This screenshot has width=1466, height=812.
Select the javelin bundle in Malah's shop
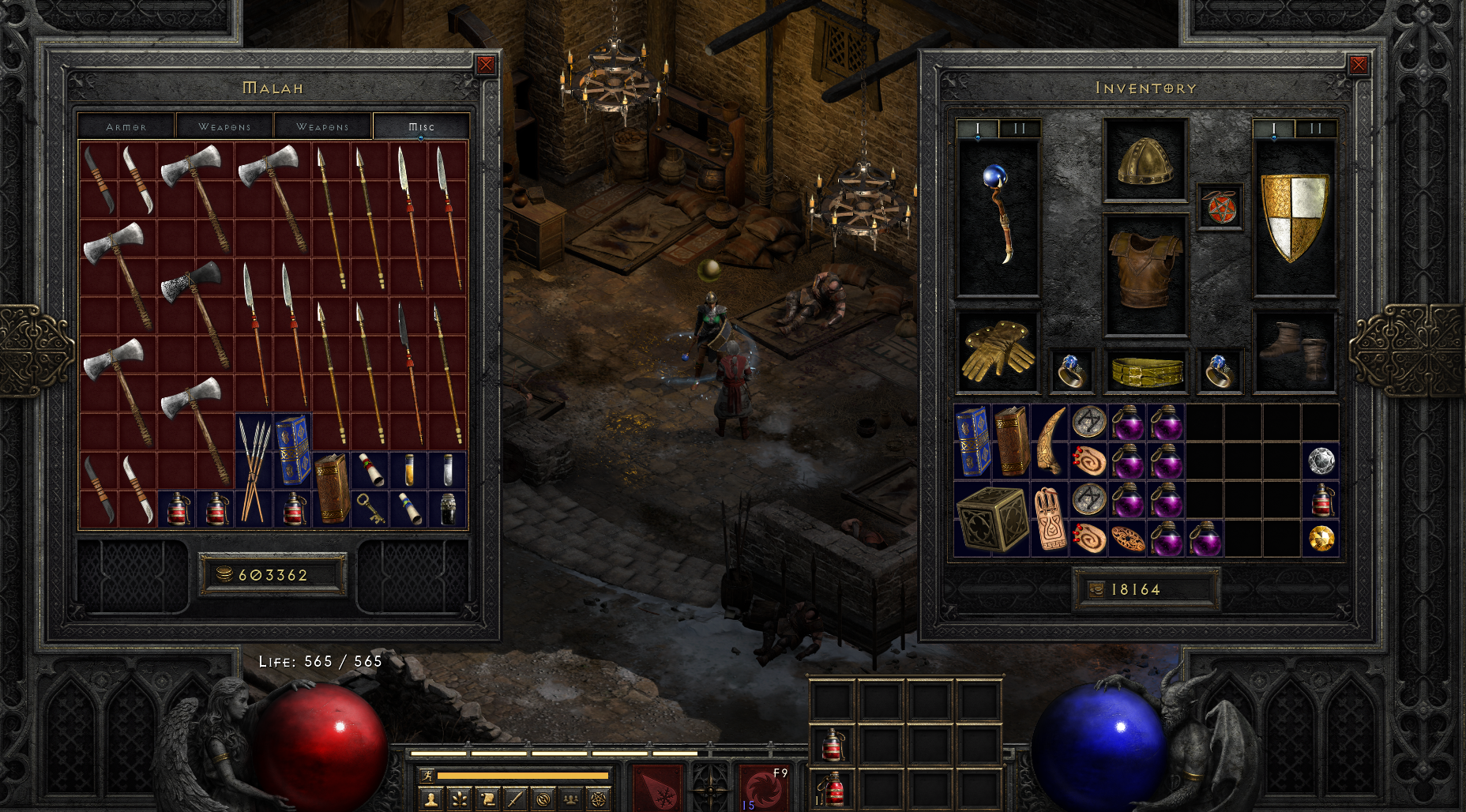[x=254, y=471]
